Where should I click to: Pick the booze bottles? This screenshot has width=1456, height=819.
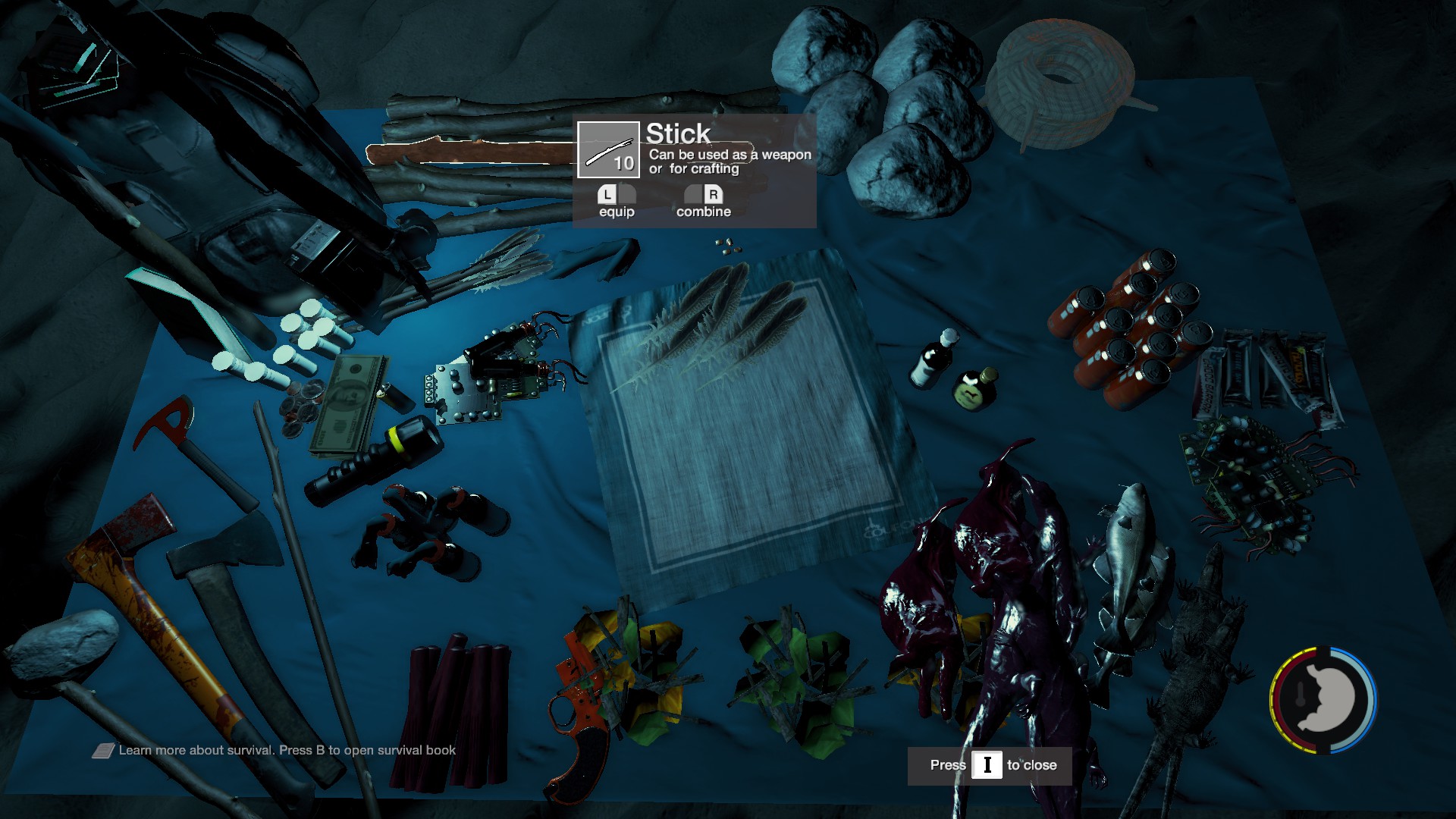click(x=952, y=368)
